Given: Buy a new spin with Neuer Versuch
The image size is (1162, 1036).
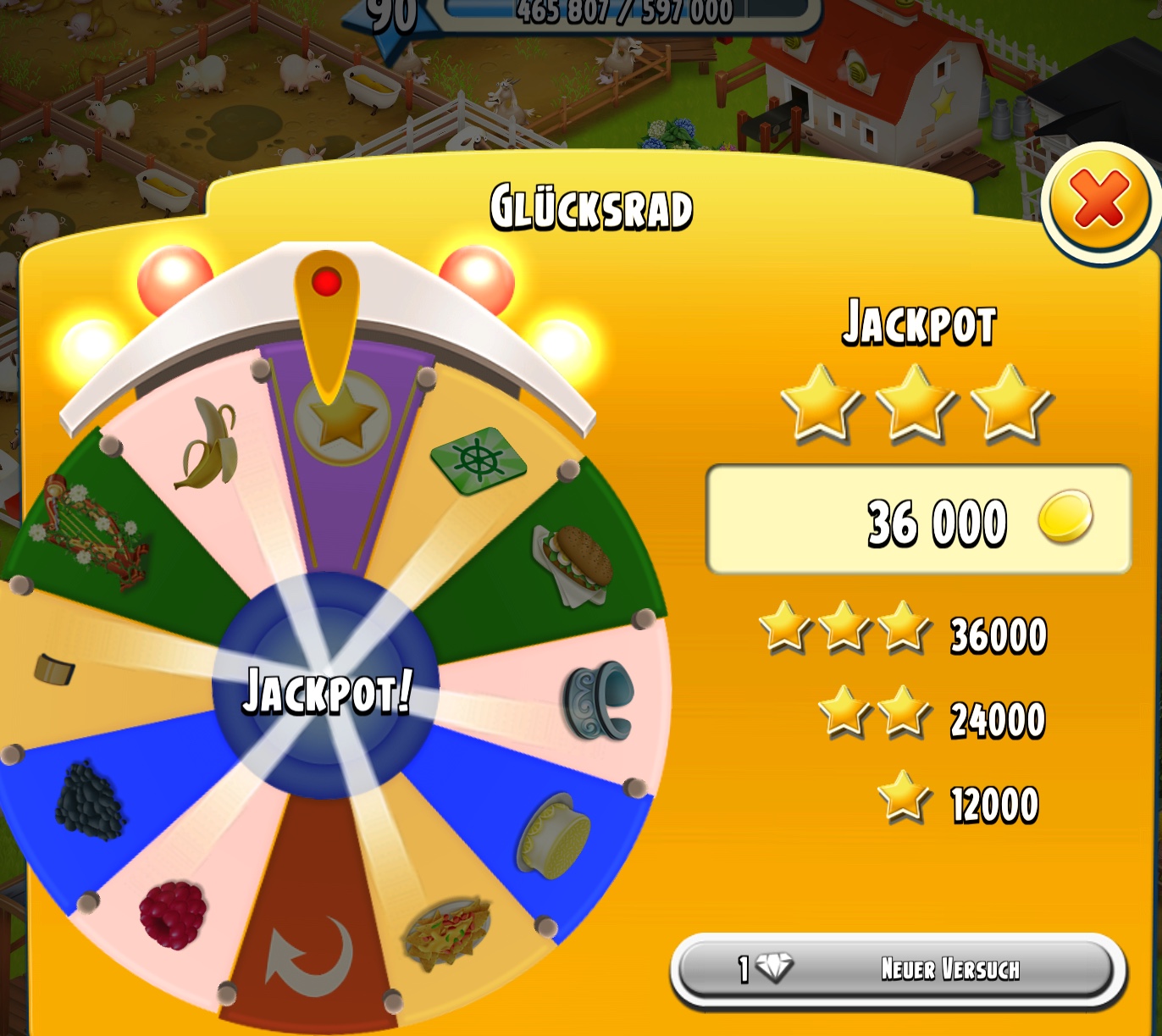Looking at the screenshot, I should point(898,969).
